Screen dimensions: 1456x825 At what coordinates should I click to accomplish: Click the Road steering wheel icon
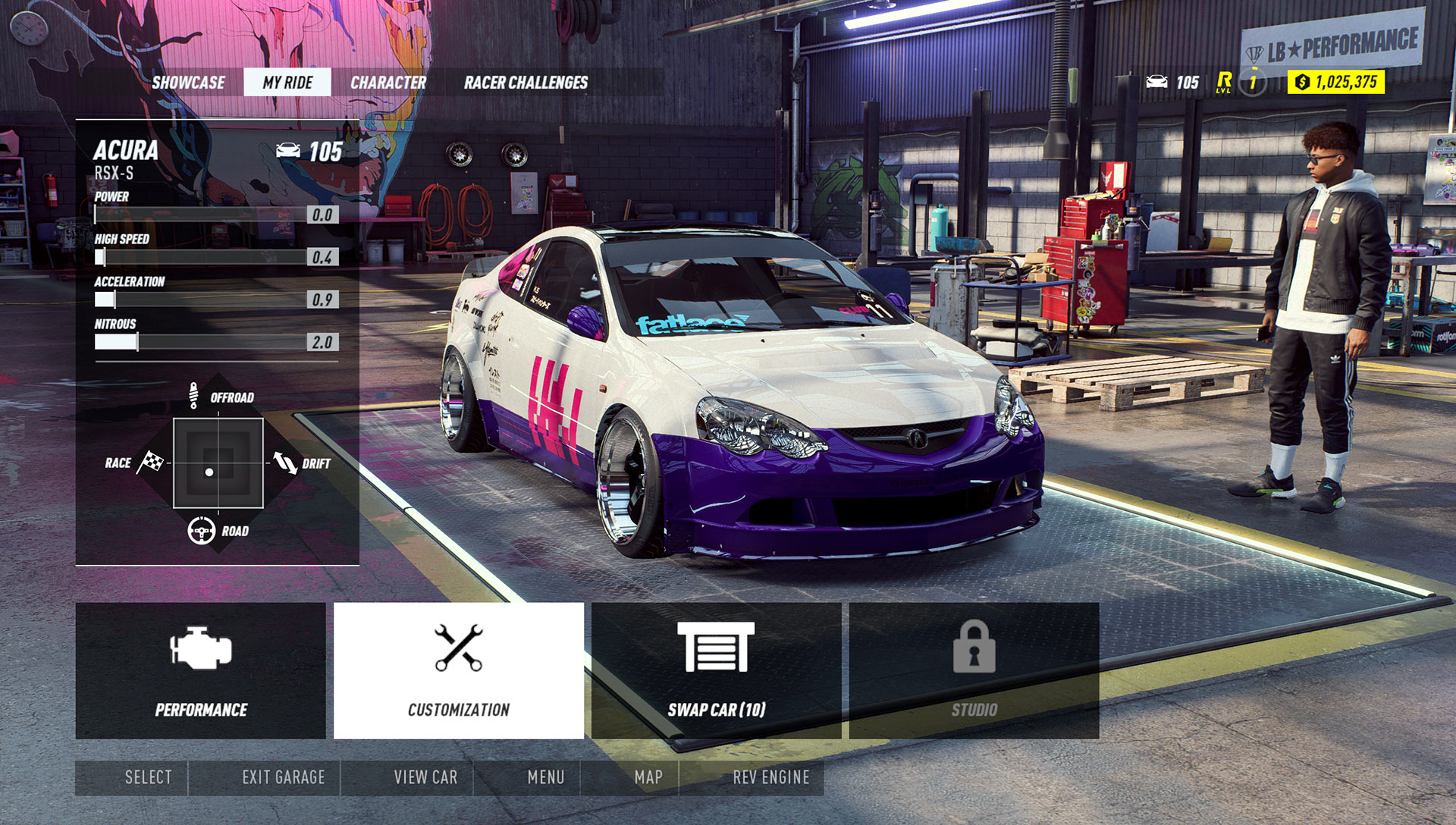click(201, 530)
